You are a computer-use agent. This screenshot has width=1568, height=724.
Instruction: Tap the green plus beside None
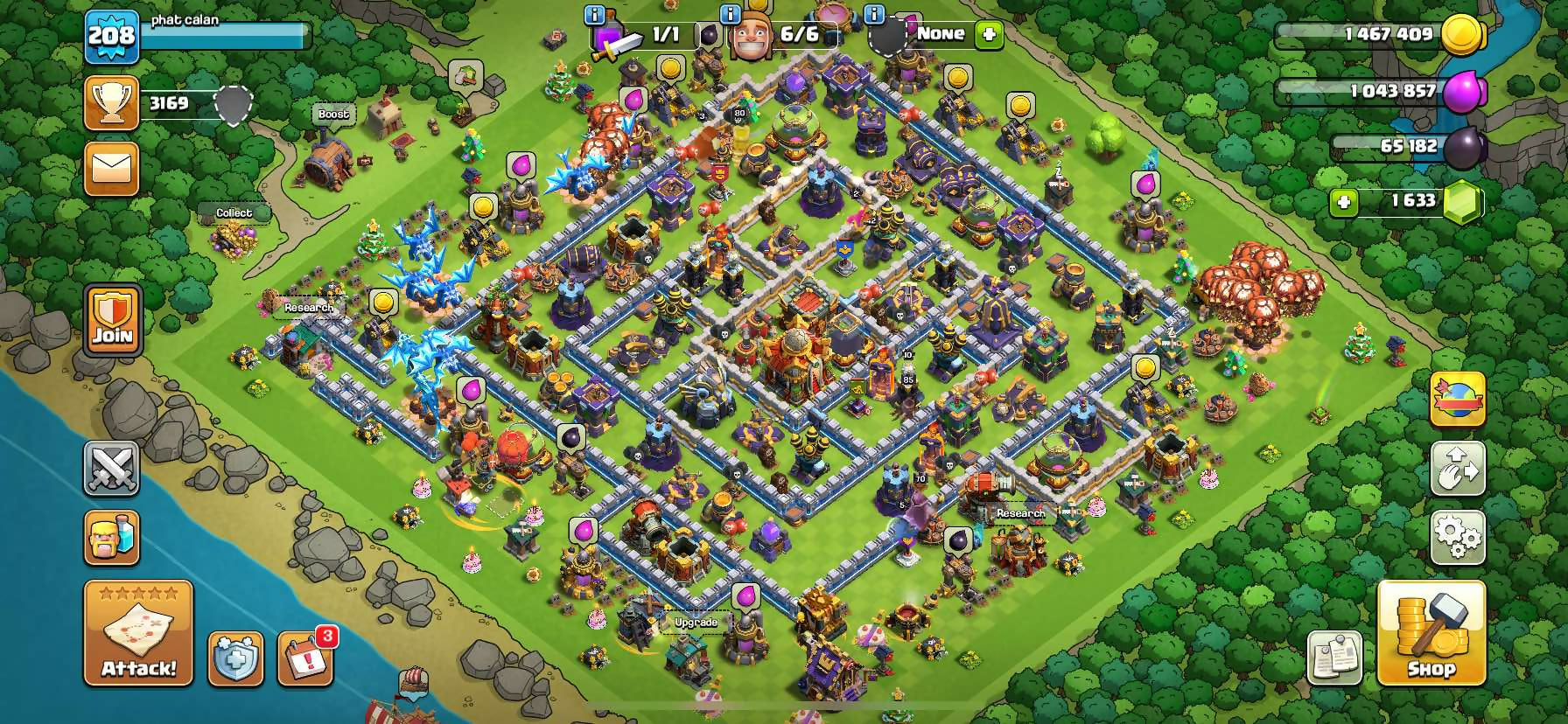[x=989, y=35]
